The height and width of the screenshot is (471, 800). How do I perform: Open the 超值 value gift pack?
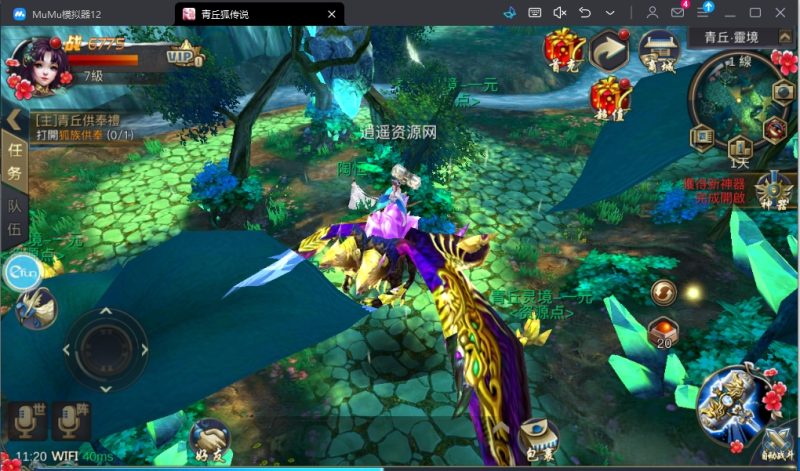tap(608, 100)
